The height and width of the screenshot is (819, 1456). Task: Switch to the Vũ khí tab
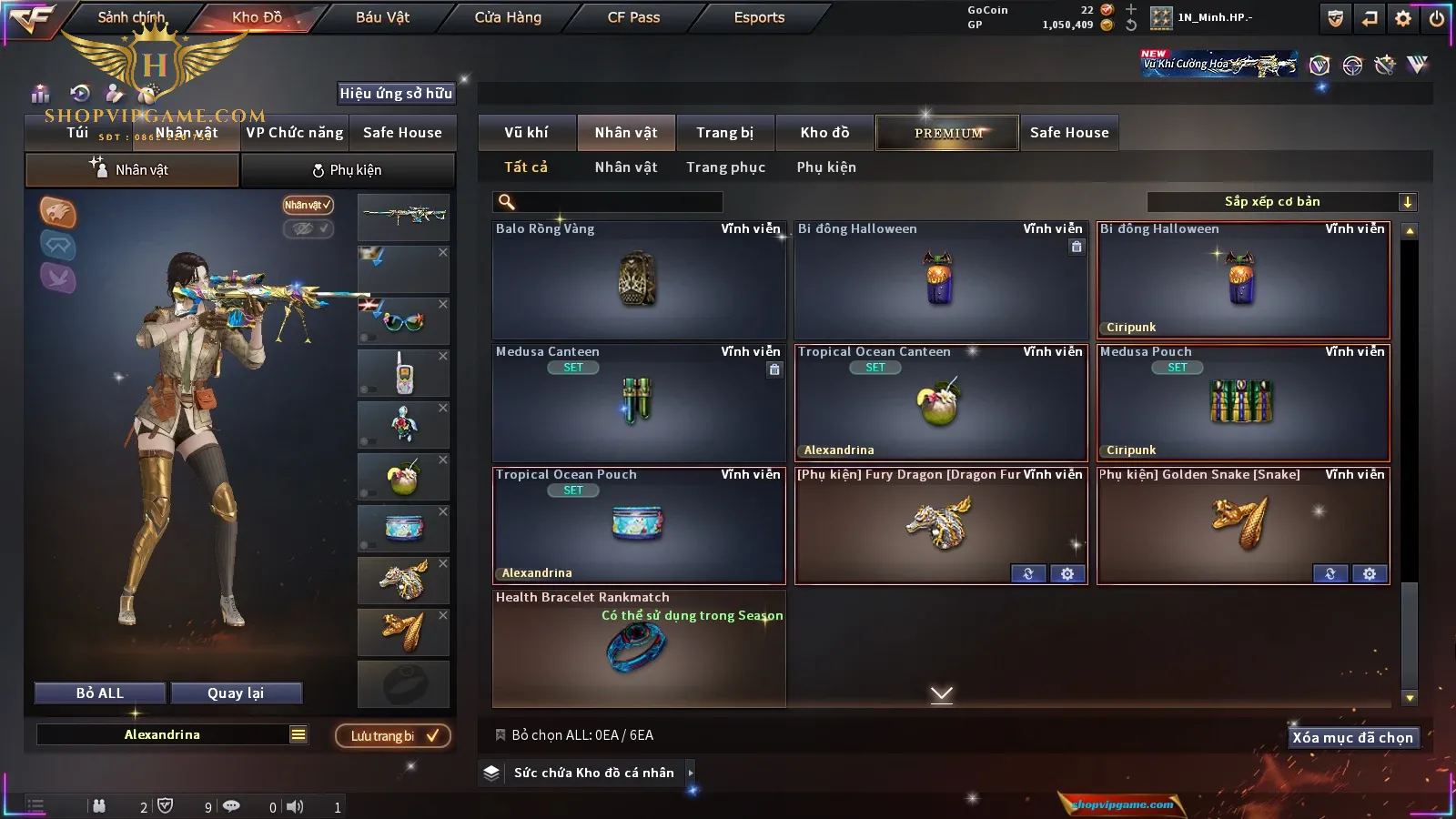tap(526, 133)
